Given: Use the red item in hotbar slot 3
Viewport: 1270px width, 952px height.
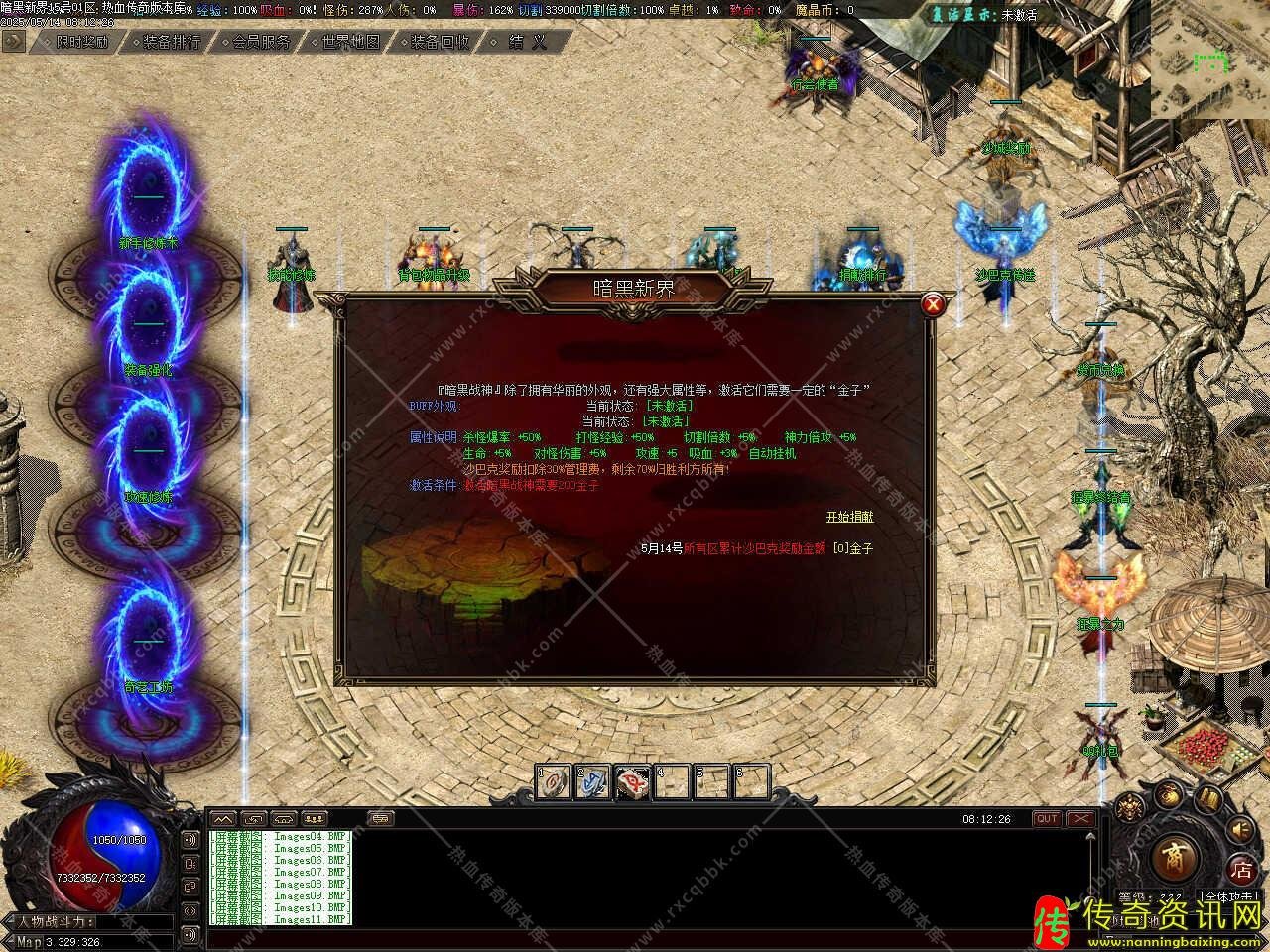Looking at the screenshot, I should (x=632, y=782).
